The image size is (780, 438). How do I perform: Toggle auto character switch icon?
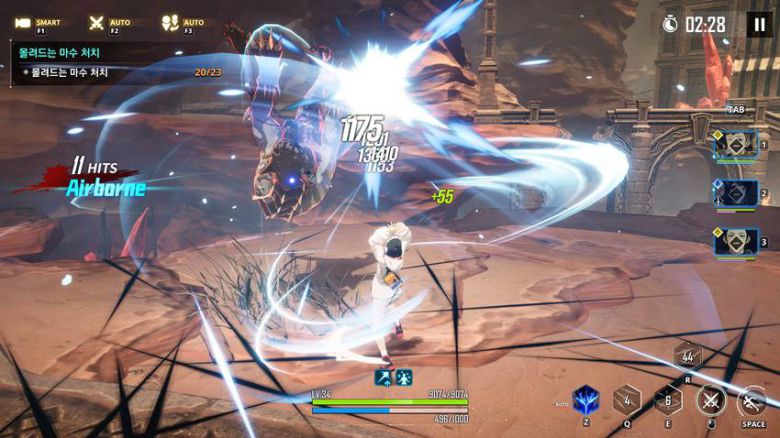pyautogui.click(x=170, y=22)
